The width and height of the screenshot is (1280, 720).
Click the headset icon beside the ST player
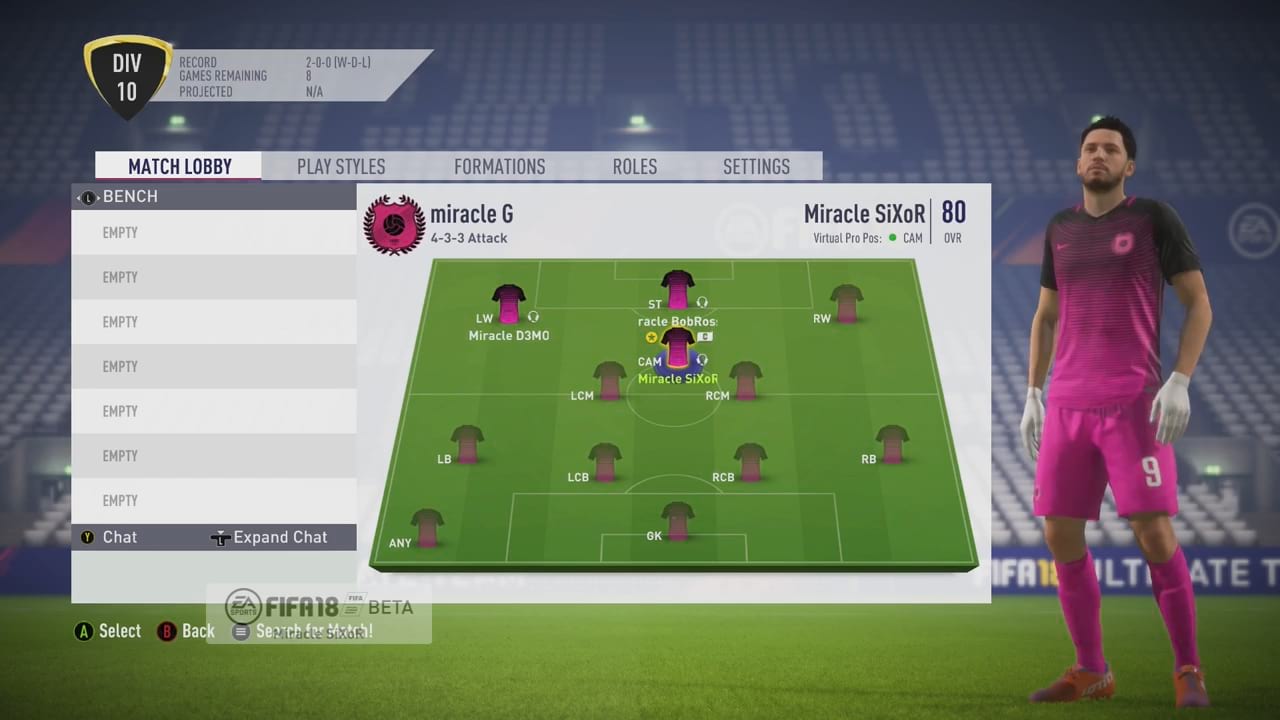(x=702, y=302)
